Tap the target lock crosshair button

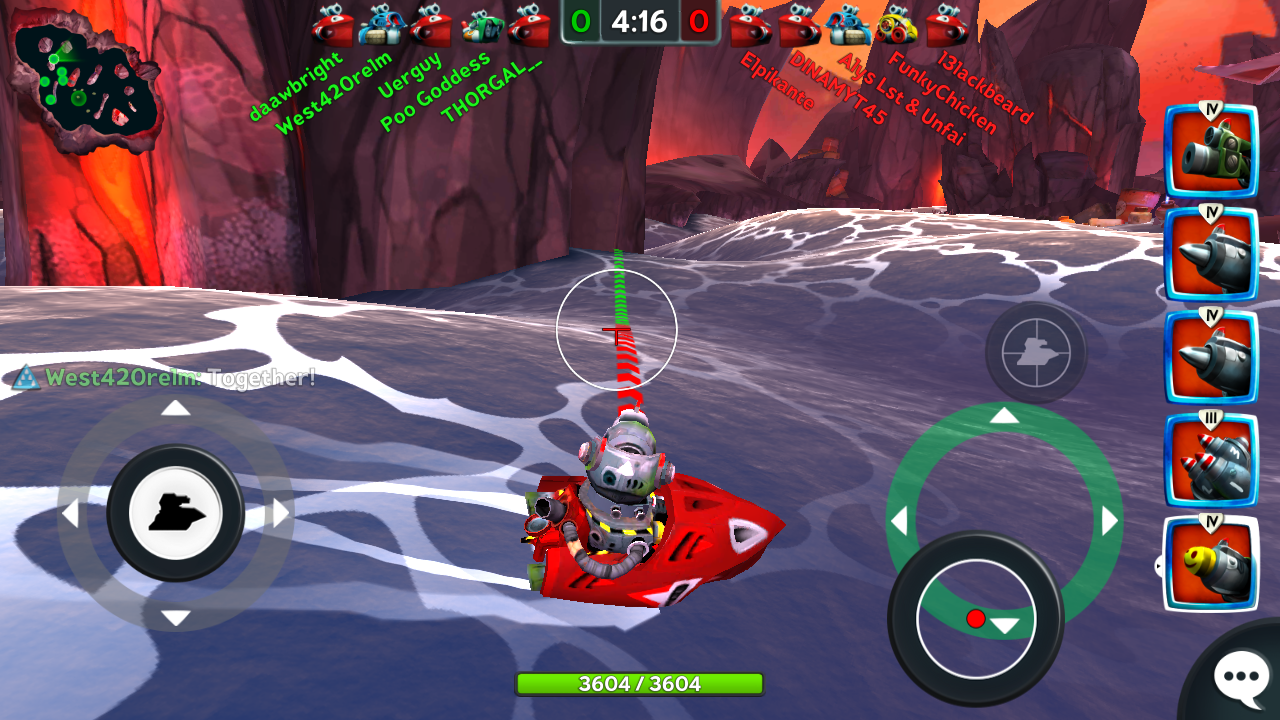pyautogui.click(x=1035, y=352)
